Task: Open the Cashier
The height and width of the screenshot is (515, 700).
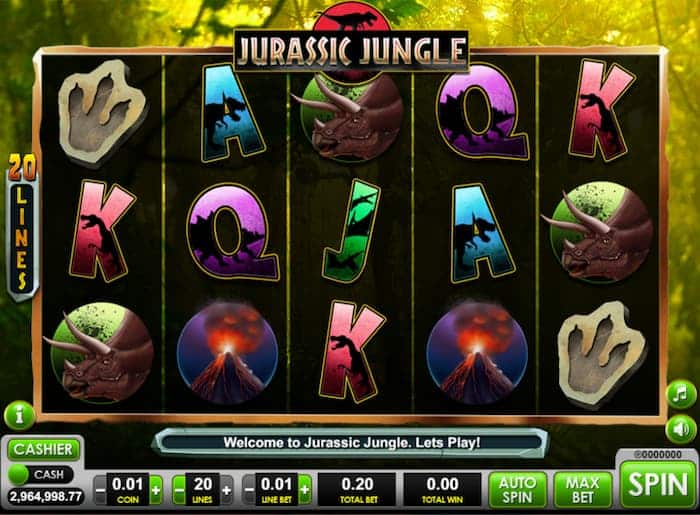Action: tap(44, 450)
